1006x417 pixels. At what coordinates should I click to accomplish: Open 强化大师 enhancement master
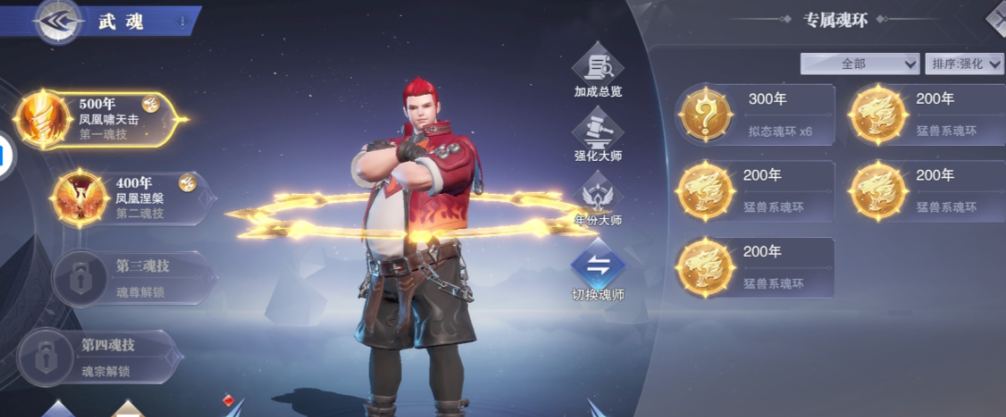pyautogui.click(x=598, y=137)
